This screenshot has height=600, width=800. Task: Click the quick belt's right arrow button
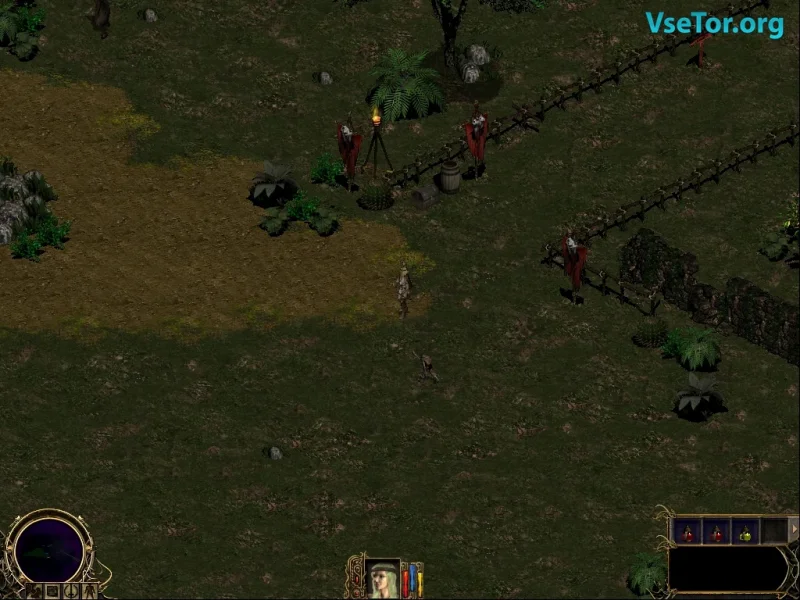point(794,529)
